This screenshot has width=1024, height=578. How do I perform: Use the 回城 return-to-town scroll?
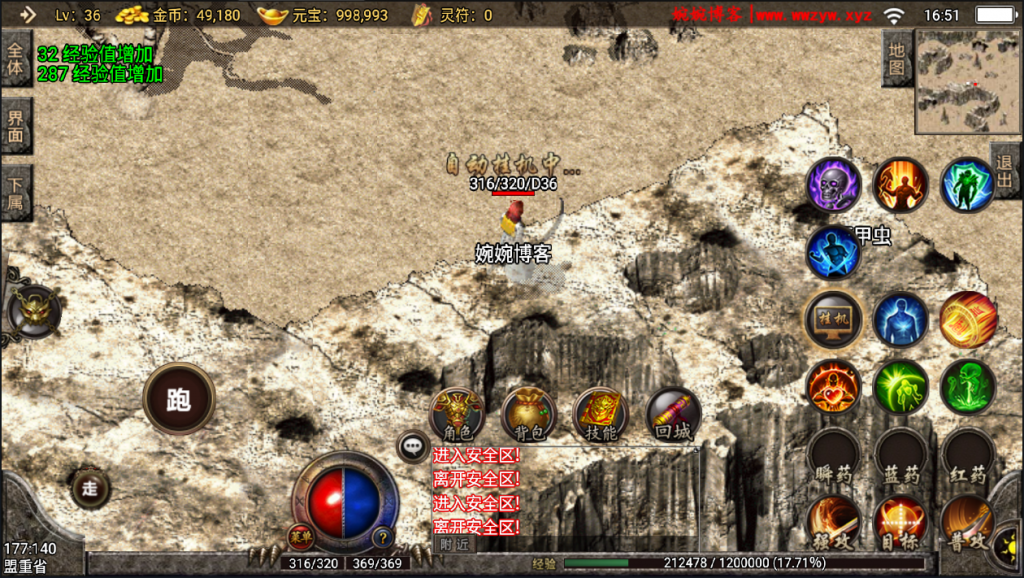pos(672,413)
